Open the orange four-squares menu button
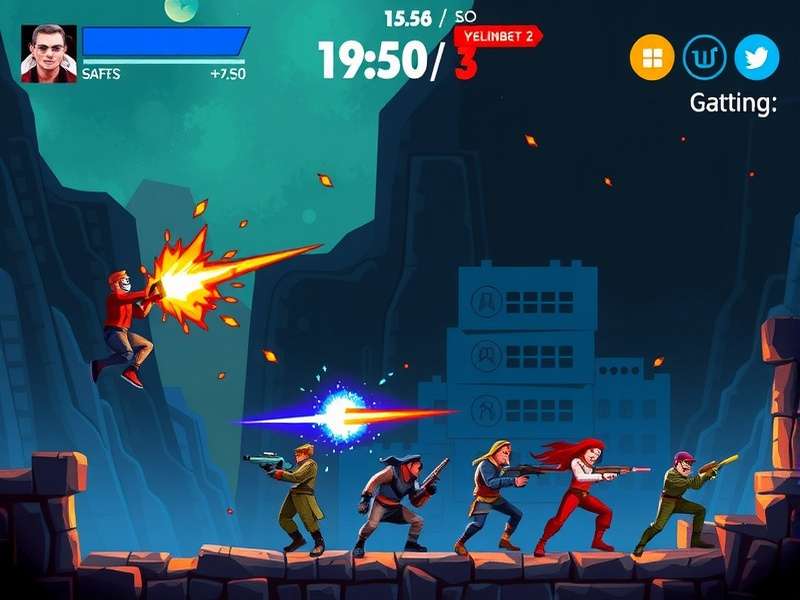800x600 pixels. click(652, 58)
